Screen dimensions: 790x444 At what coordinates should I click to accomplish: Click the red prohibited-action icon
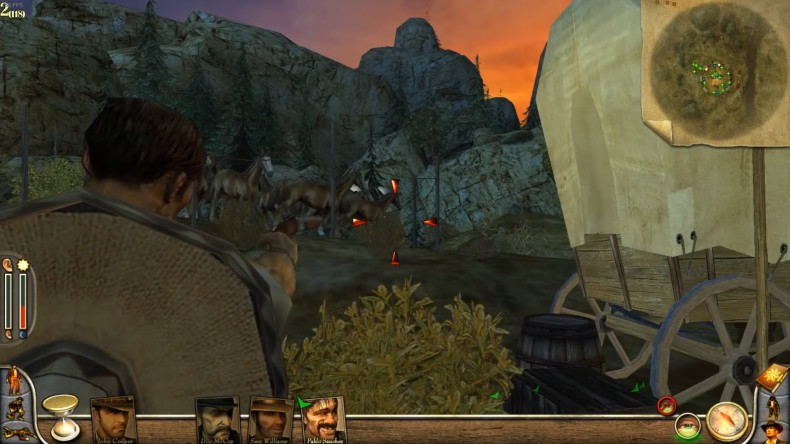pos(667,405)
